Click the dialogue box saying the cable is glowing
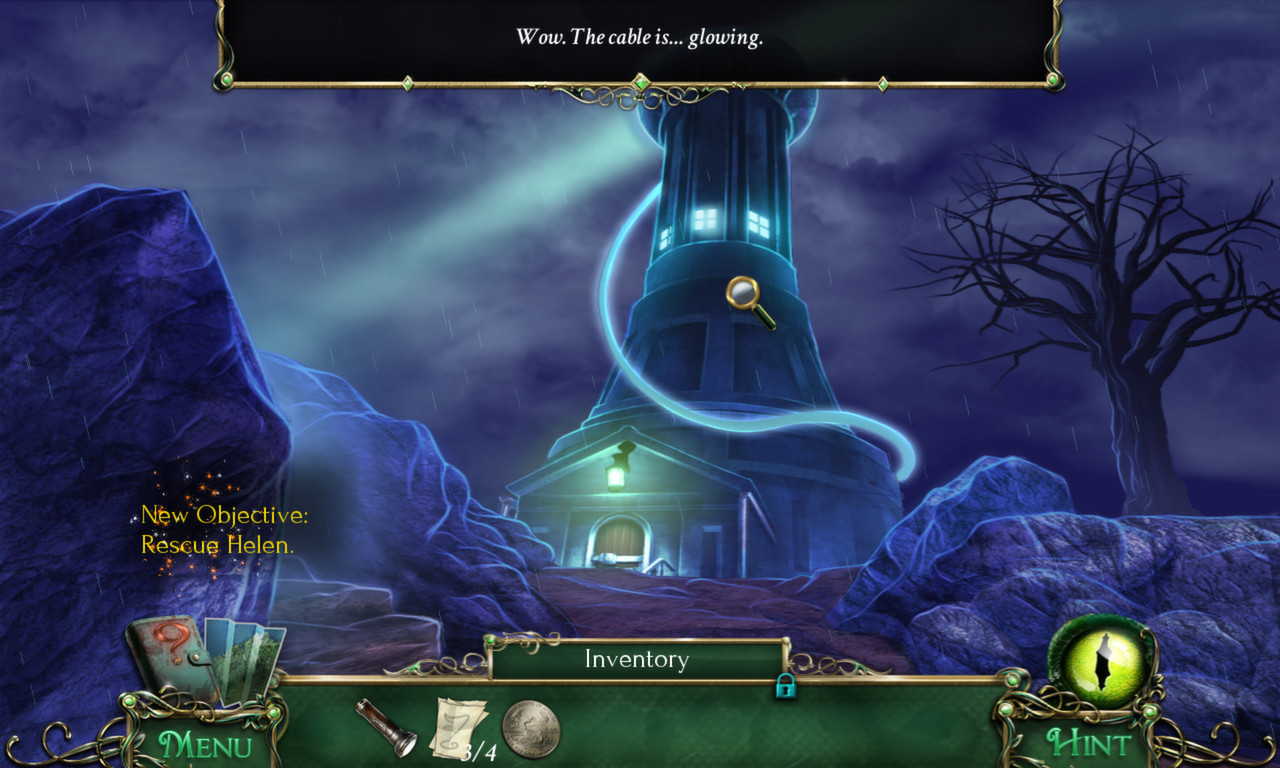This screenshot has height=768, width=1280. click(639, 38)
